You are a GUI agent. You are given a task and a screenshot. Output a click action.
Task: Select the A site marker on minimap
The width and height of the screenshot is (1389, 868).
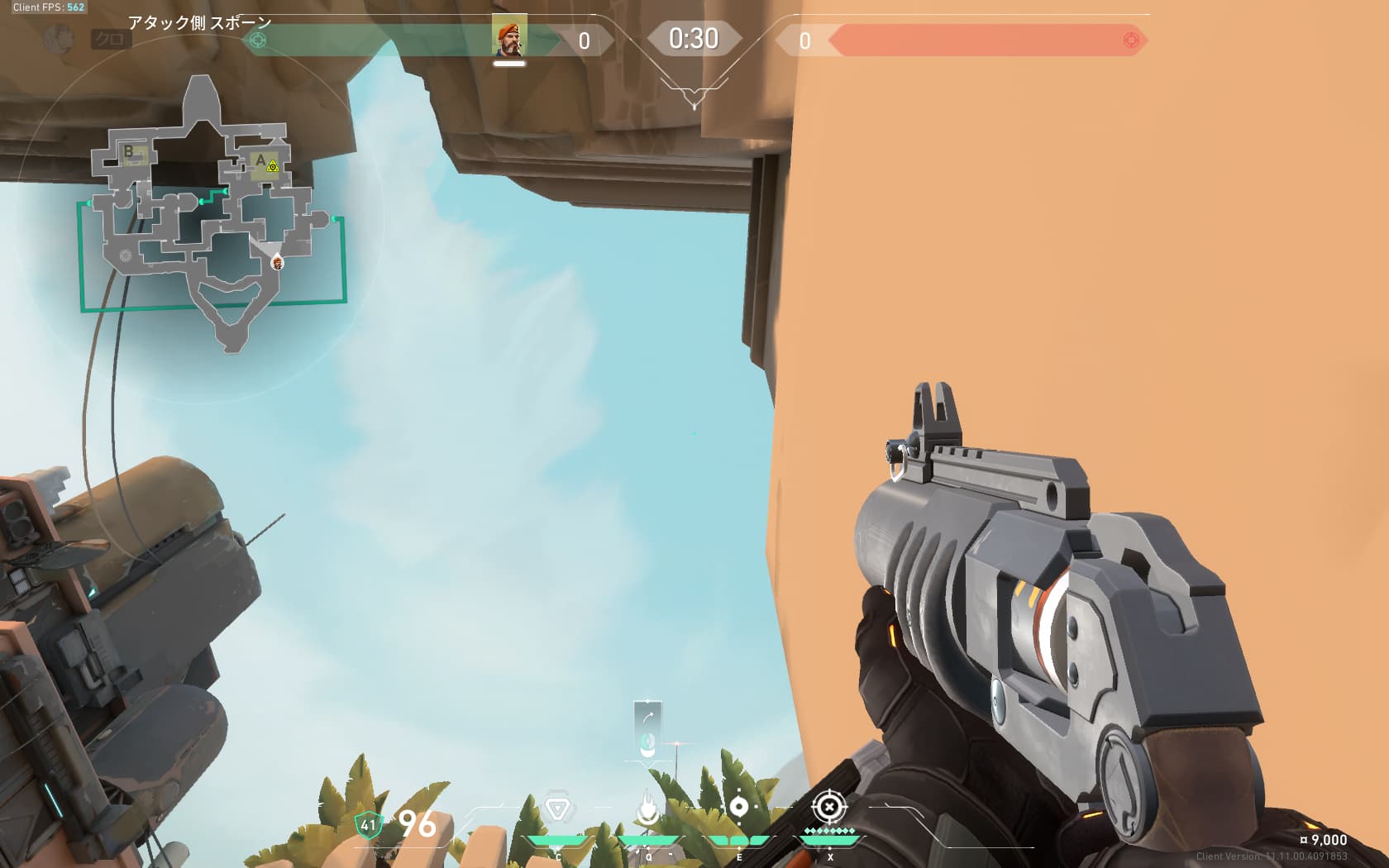(x=260, y=160)
